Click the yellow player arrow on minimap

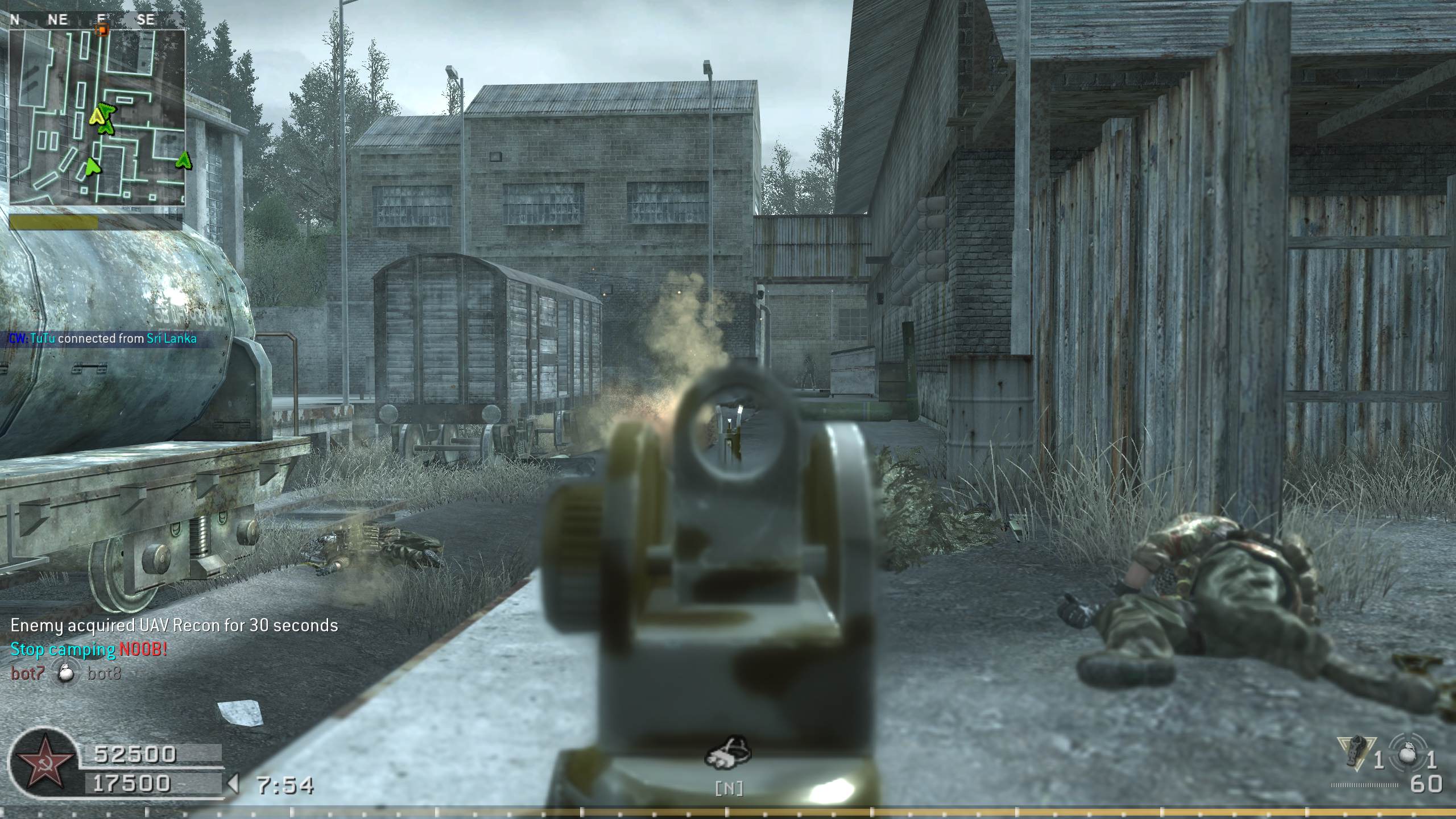coord(98,117)
